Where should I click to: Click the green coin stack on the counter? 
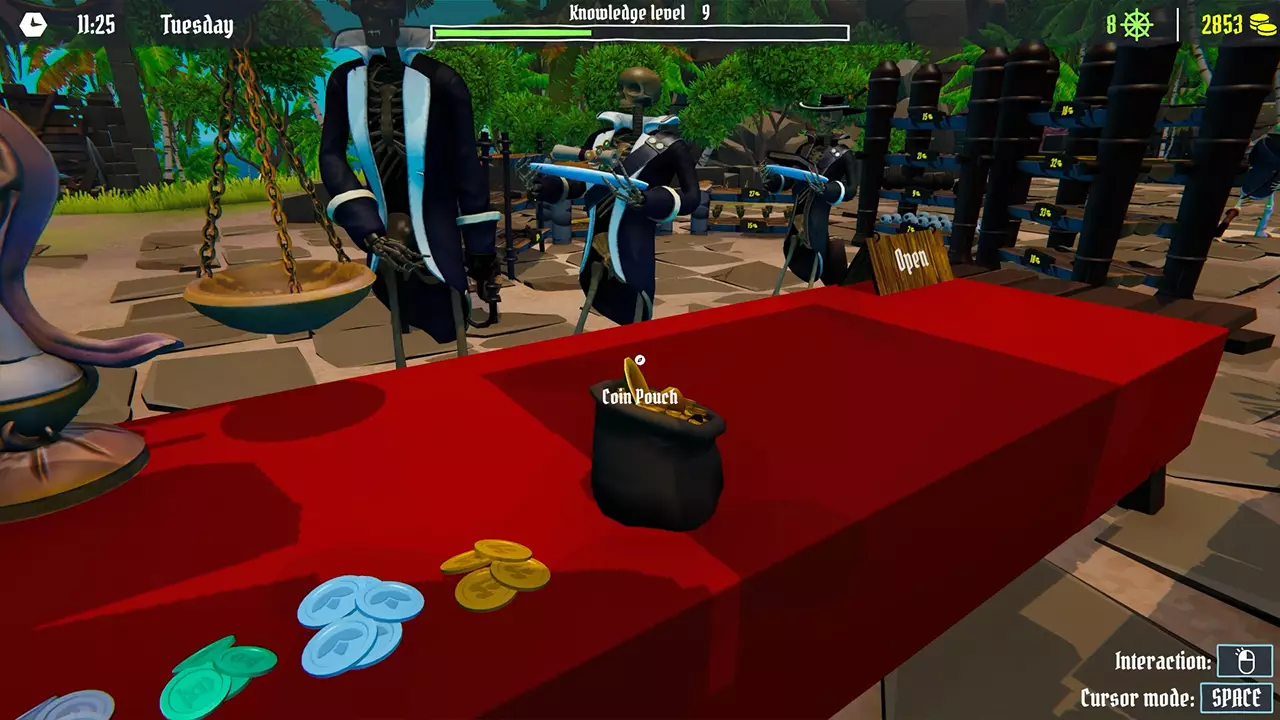point(220,680)
